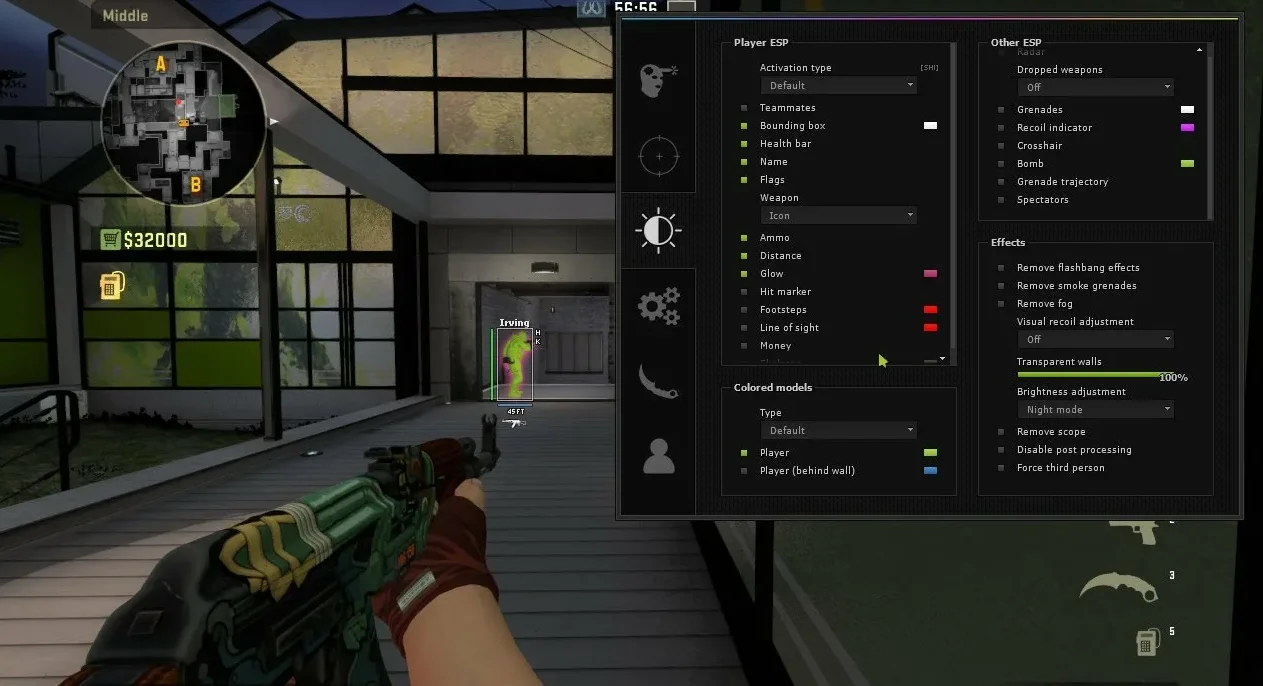Image resolution: width=1263 pixels, height=686 pixels.
Task: Open the crosshair tab in the sidebar
Action: coord(658,156)
